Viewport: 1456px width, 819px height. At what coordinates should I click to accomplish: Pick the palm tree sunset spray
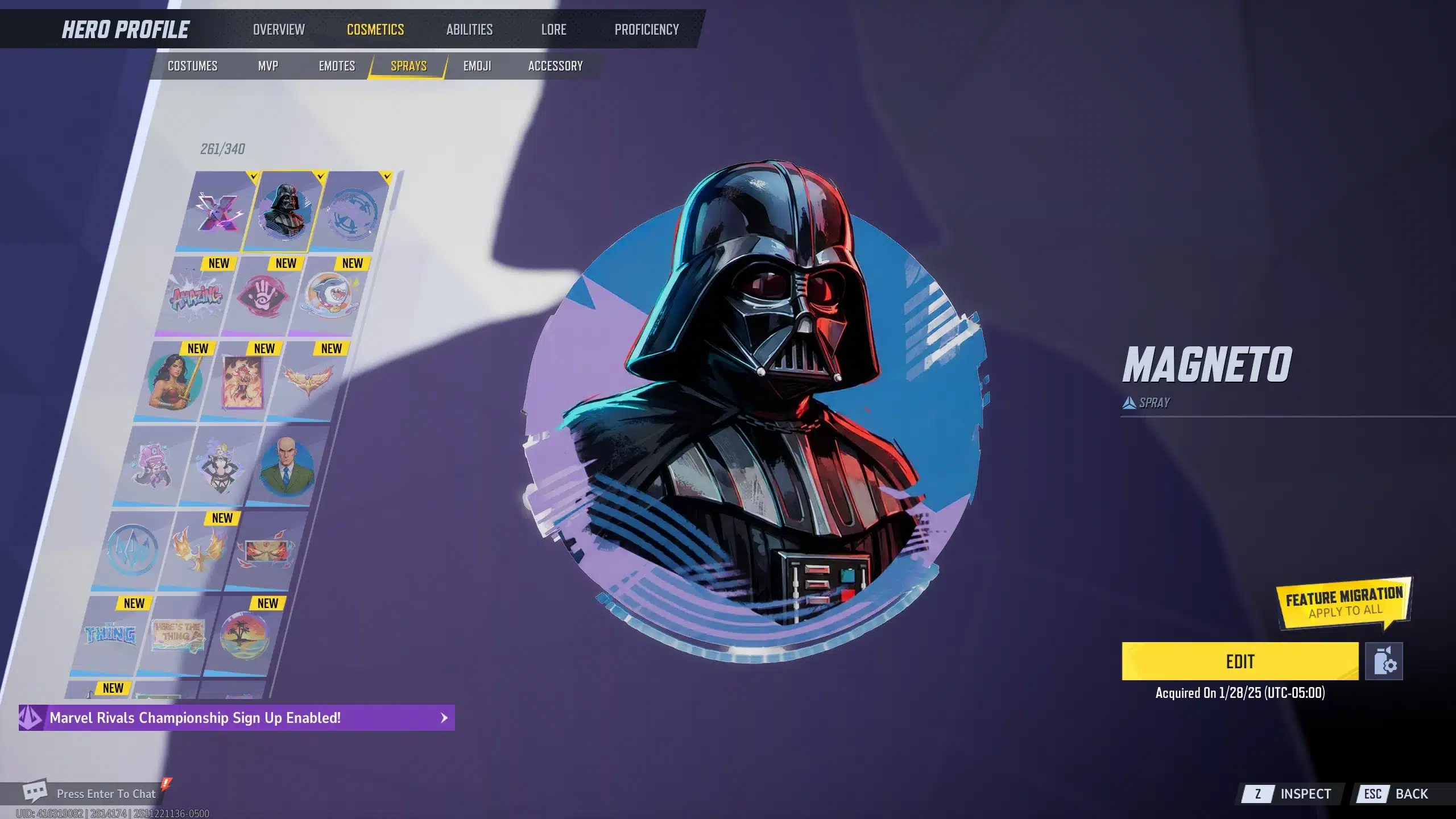(x=243, y=636)
